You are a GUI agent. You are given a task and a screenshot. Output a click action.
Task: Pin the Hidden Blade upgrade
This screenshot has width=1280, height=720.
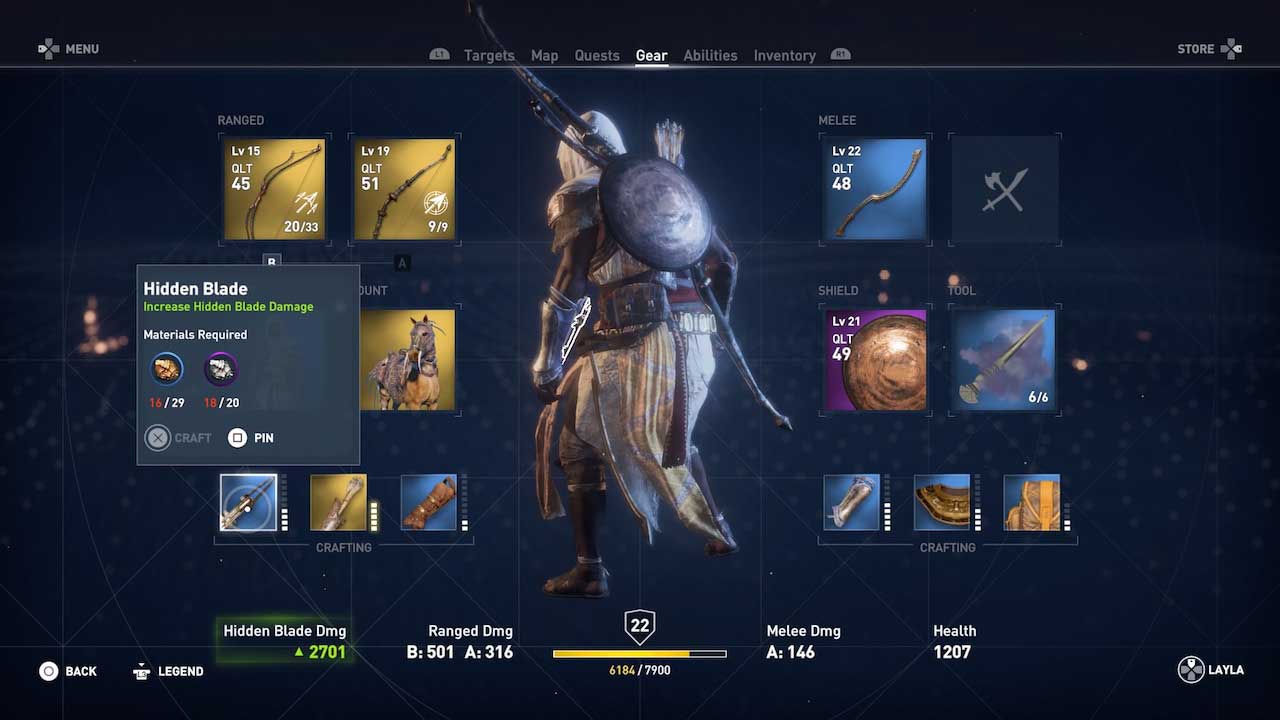[250, 438]
